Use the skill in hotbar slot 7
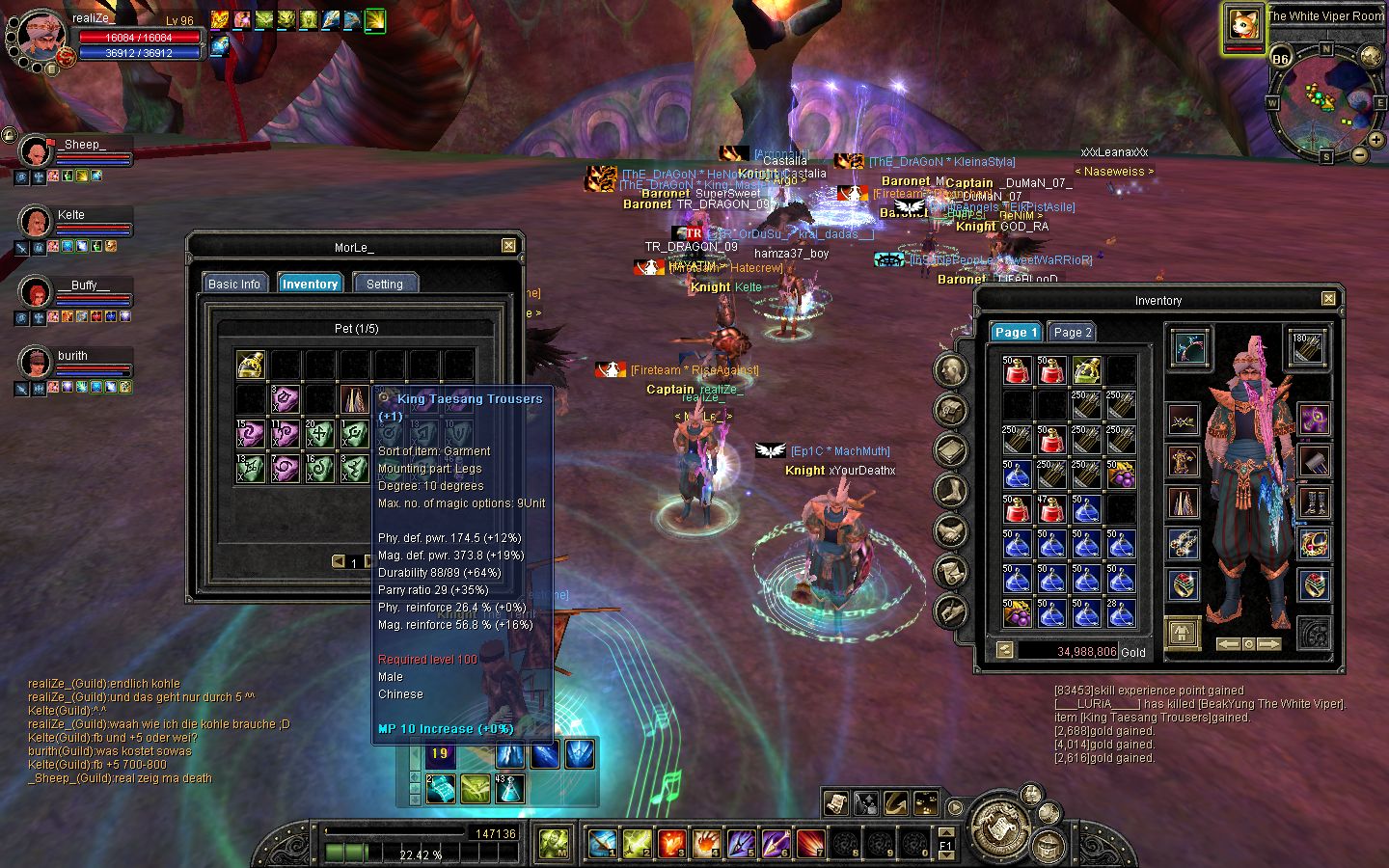1389x868 pixels. click(x=810, y=844)
